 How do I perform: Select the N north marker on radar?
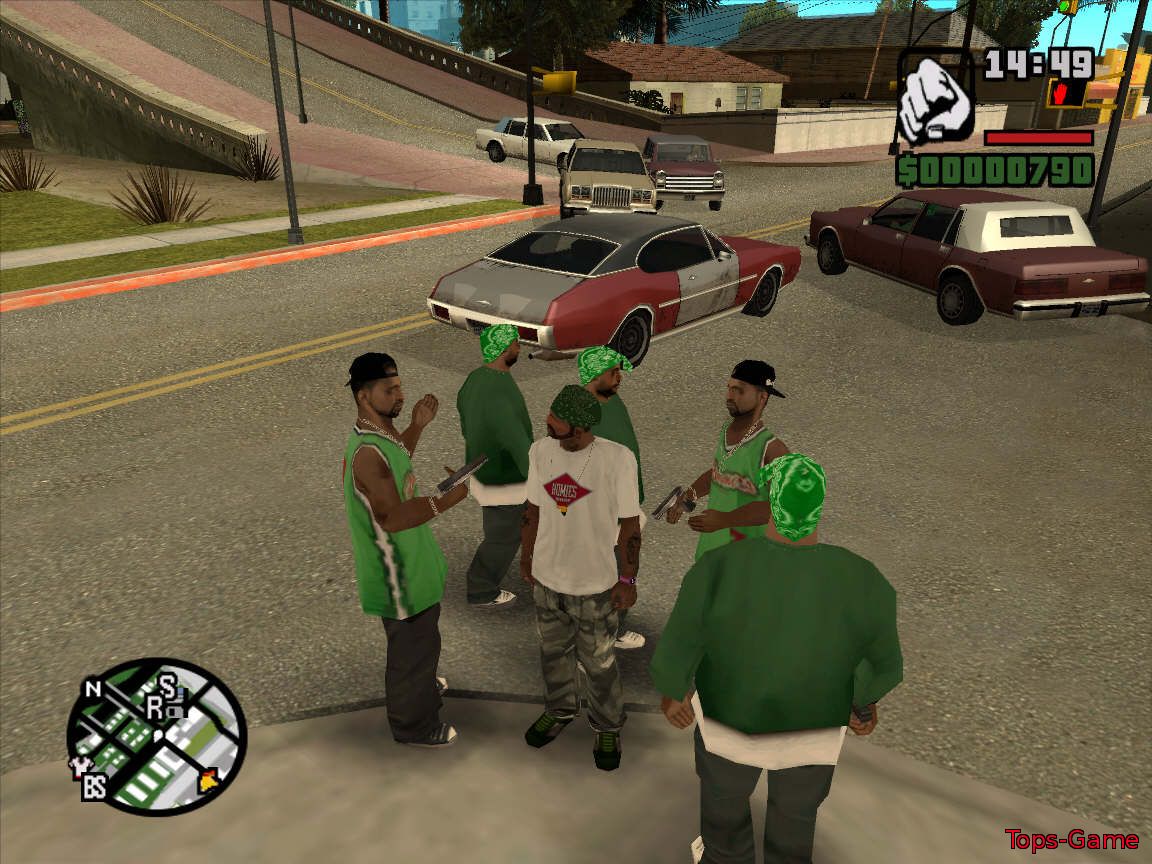coord(93,689)
